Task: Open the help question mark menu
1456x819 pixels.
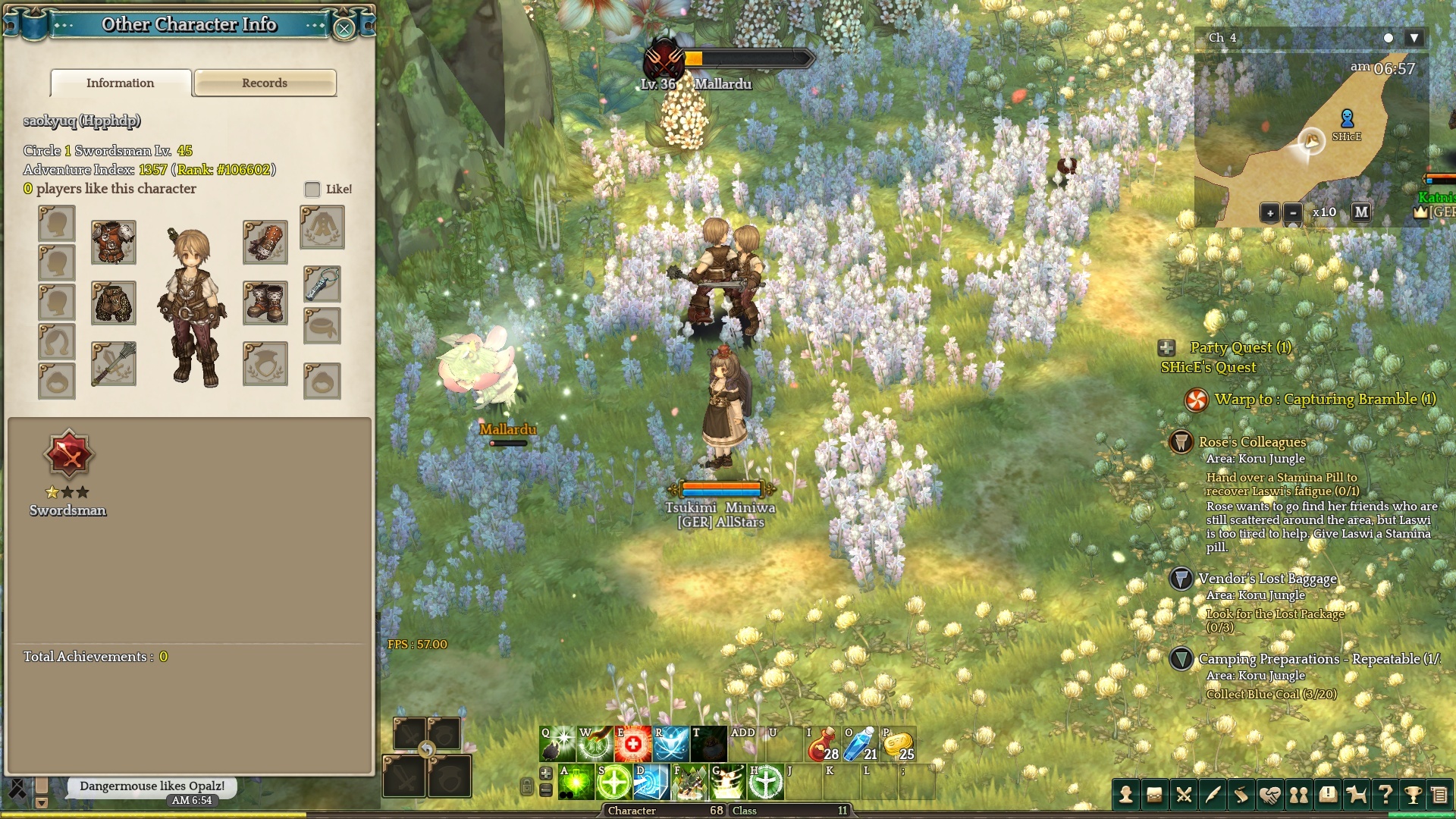Action: 1385,795
